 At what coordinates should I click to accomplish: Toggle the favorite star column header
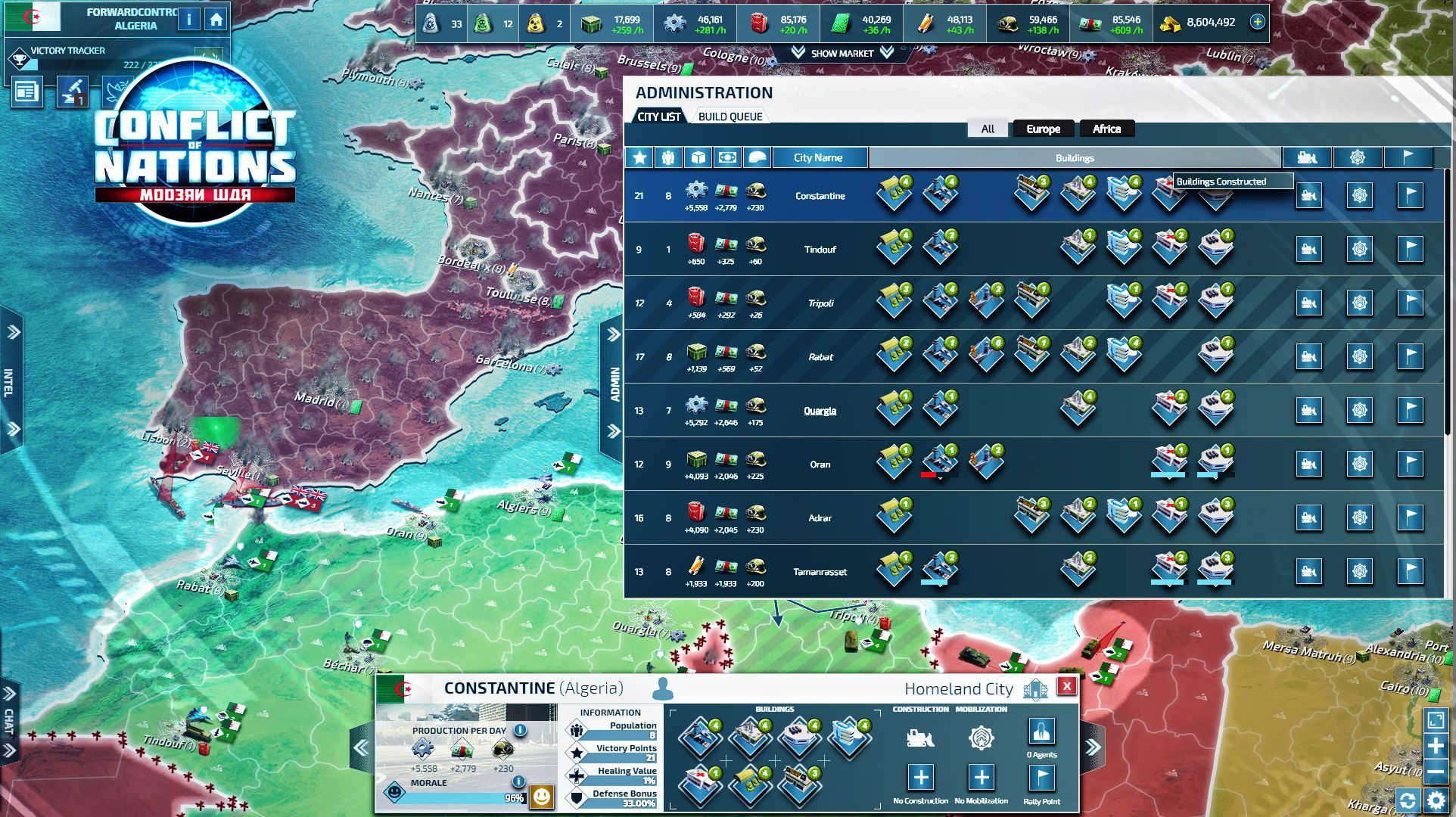(639, 157)
